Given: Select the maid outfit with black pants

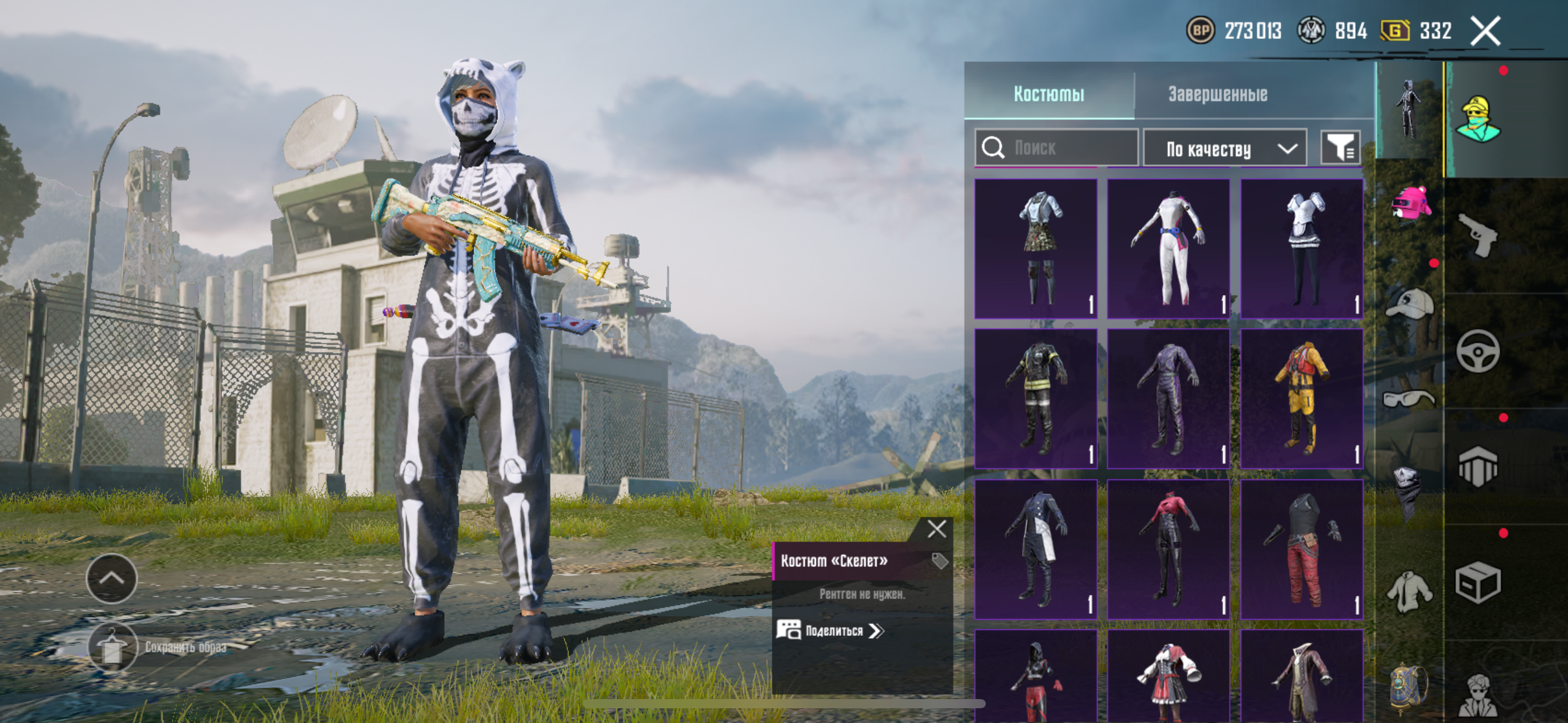Looking at the screenshot, I should (1301, 248).
